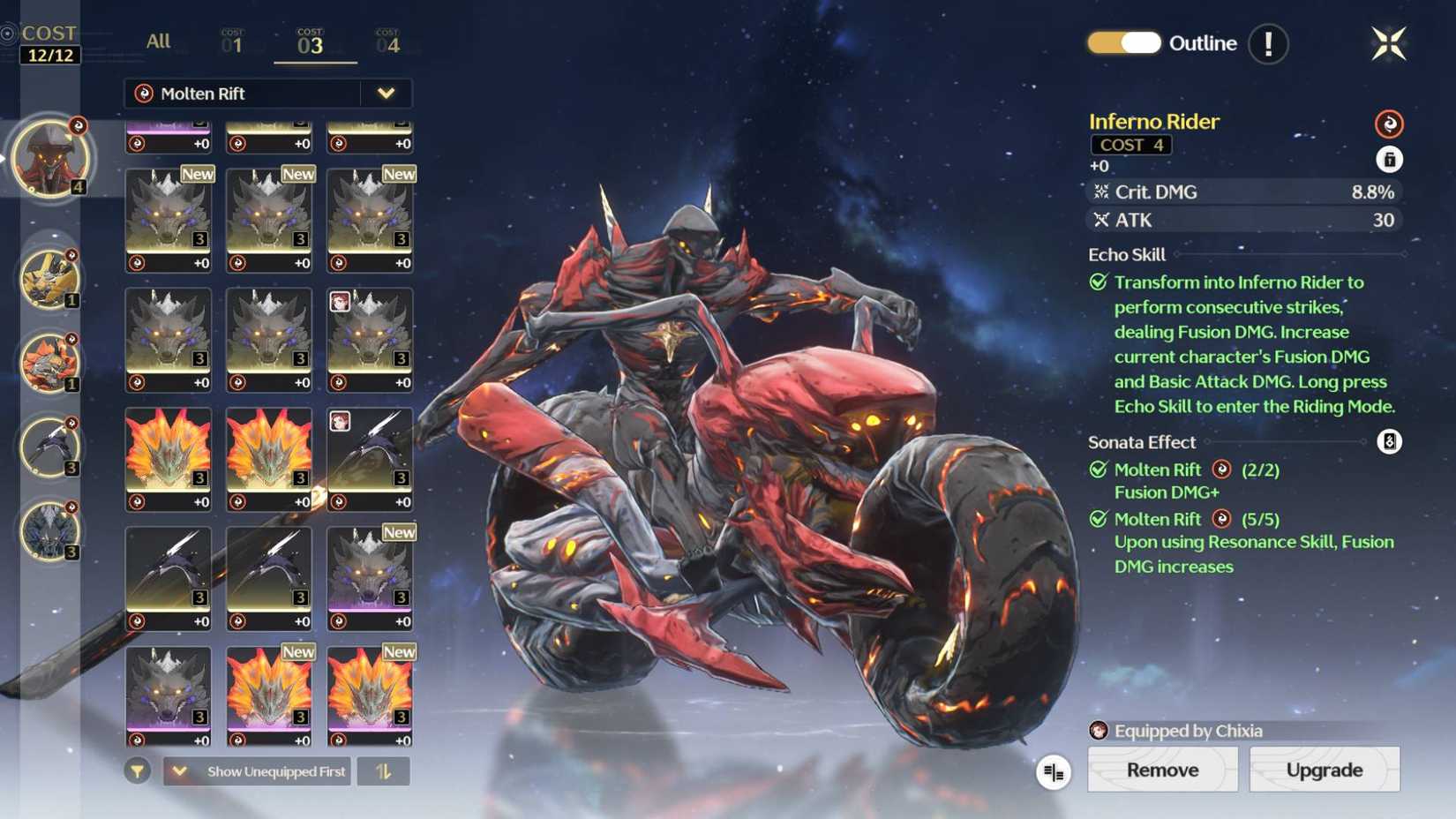Click the Remove button
Screen dimensions: 1456x819
click(x=1162, y=770)
